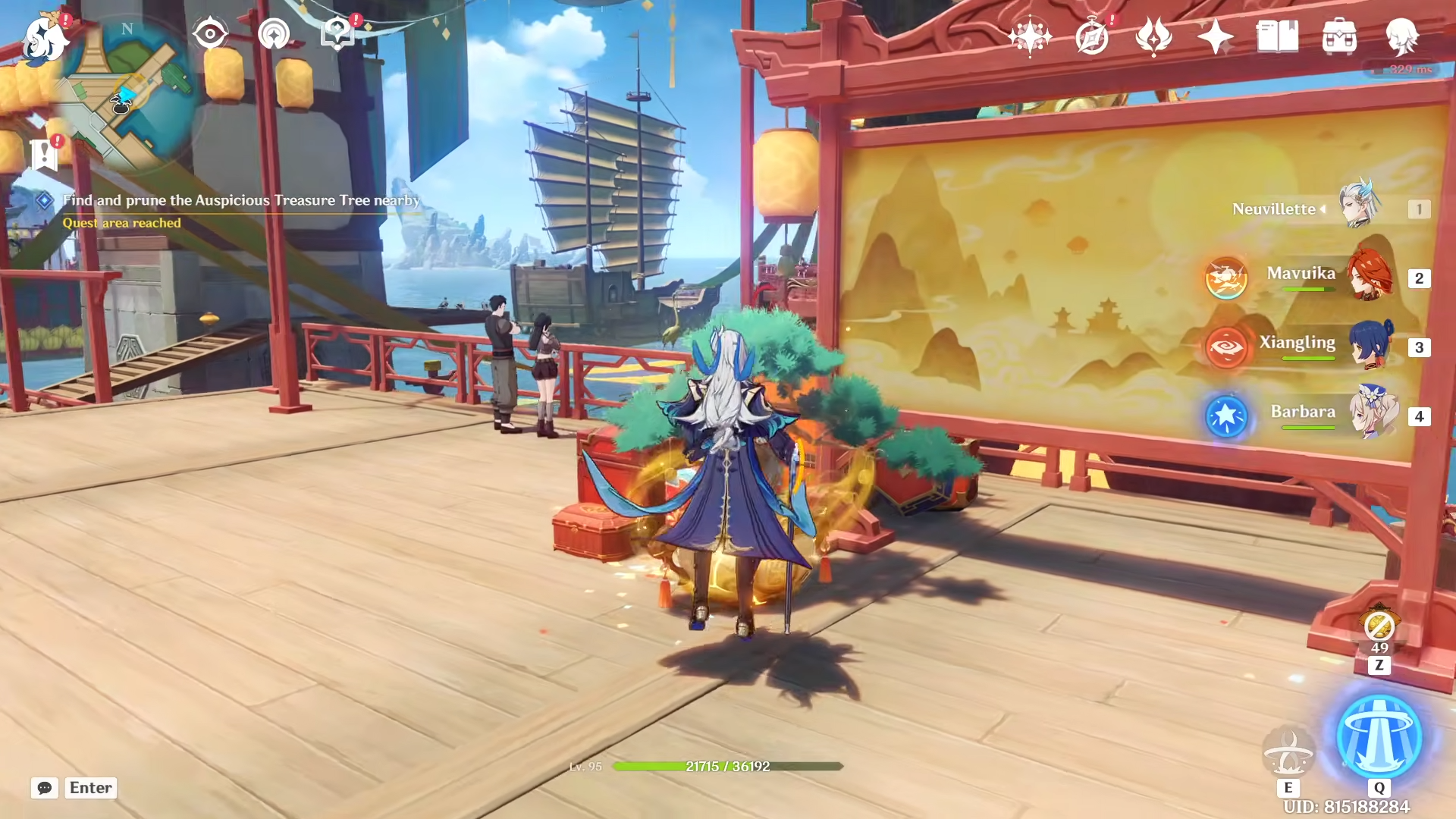Click the broadcast-style icon beside the eye icon
1456x819 pixels.
pos(276,33)
